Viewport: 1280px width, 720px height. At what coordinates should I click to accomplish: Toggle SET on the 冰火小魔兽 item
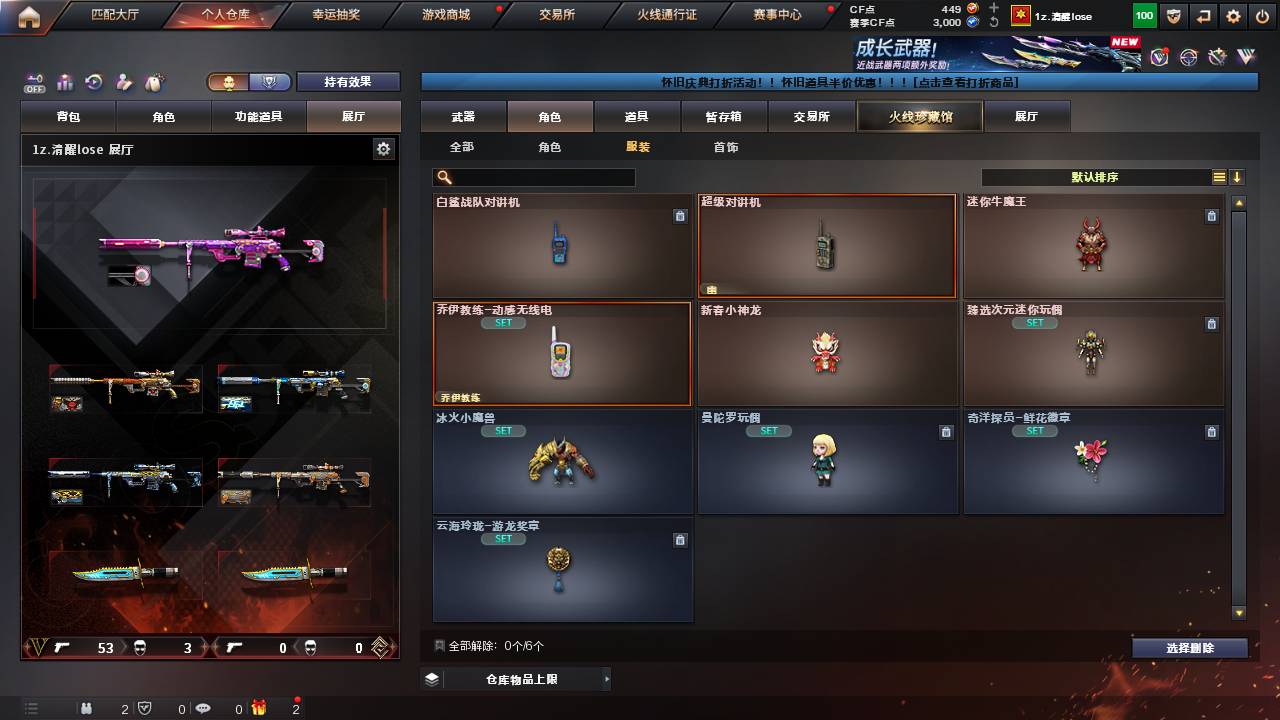pos(503,431)
